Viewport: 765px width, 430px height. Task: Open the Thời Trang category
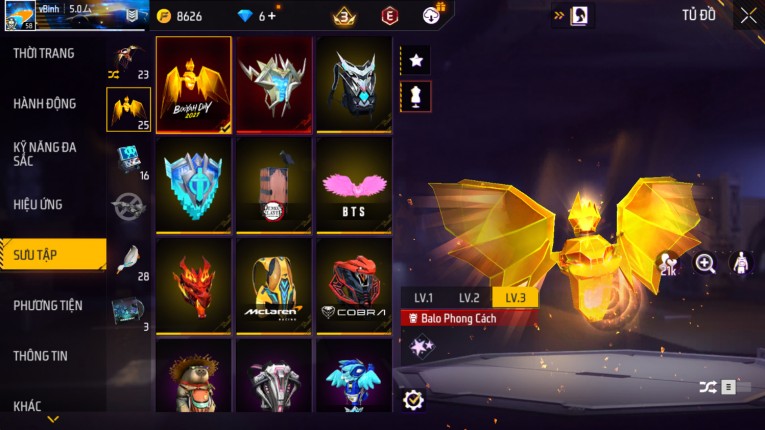(45, 53)
